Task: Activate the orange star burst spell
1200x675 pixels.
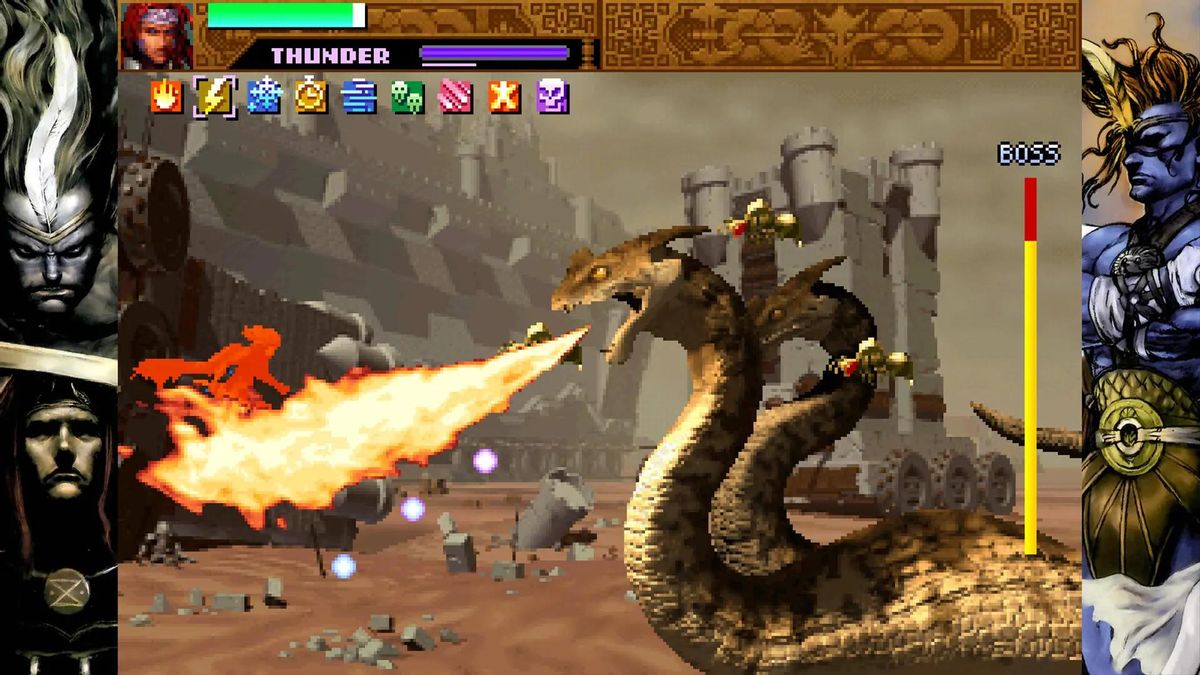Action: point(504,96)
